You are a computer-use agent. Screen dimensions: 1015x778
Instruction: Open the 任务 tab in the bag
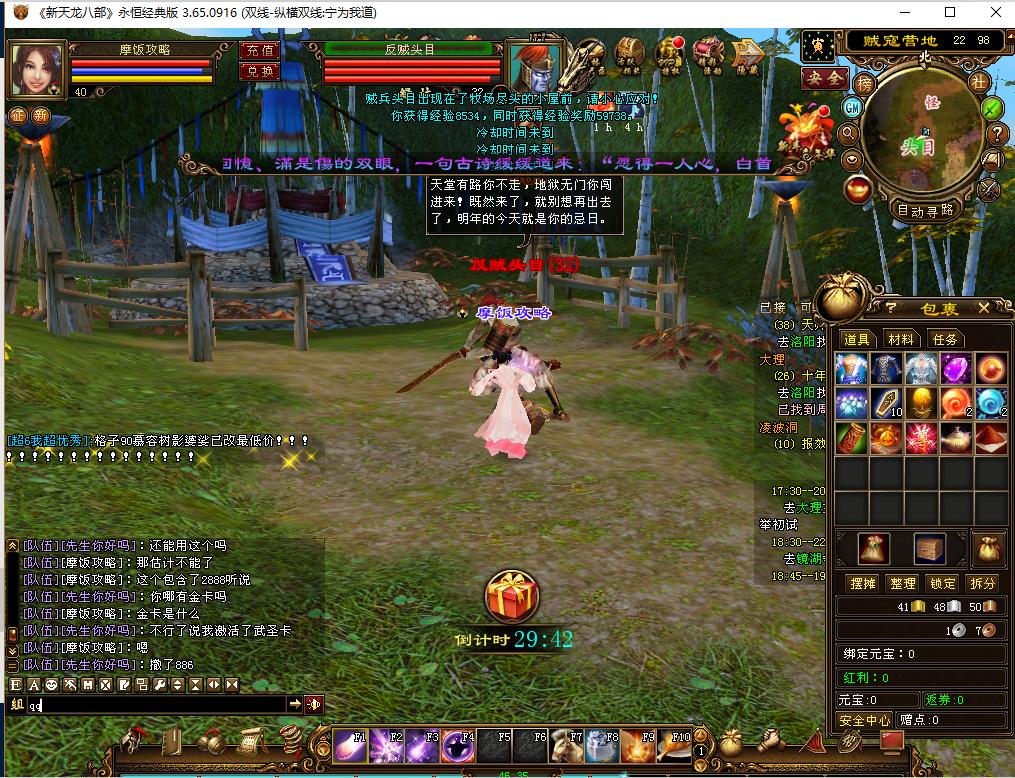(x=945, y=339)
